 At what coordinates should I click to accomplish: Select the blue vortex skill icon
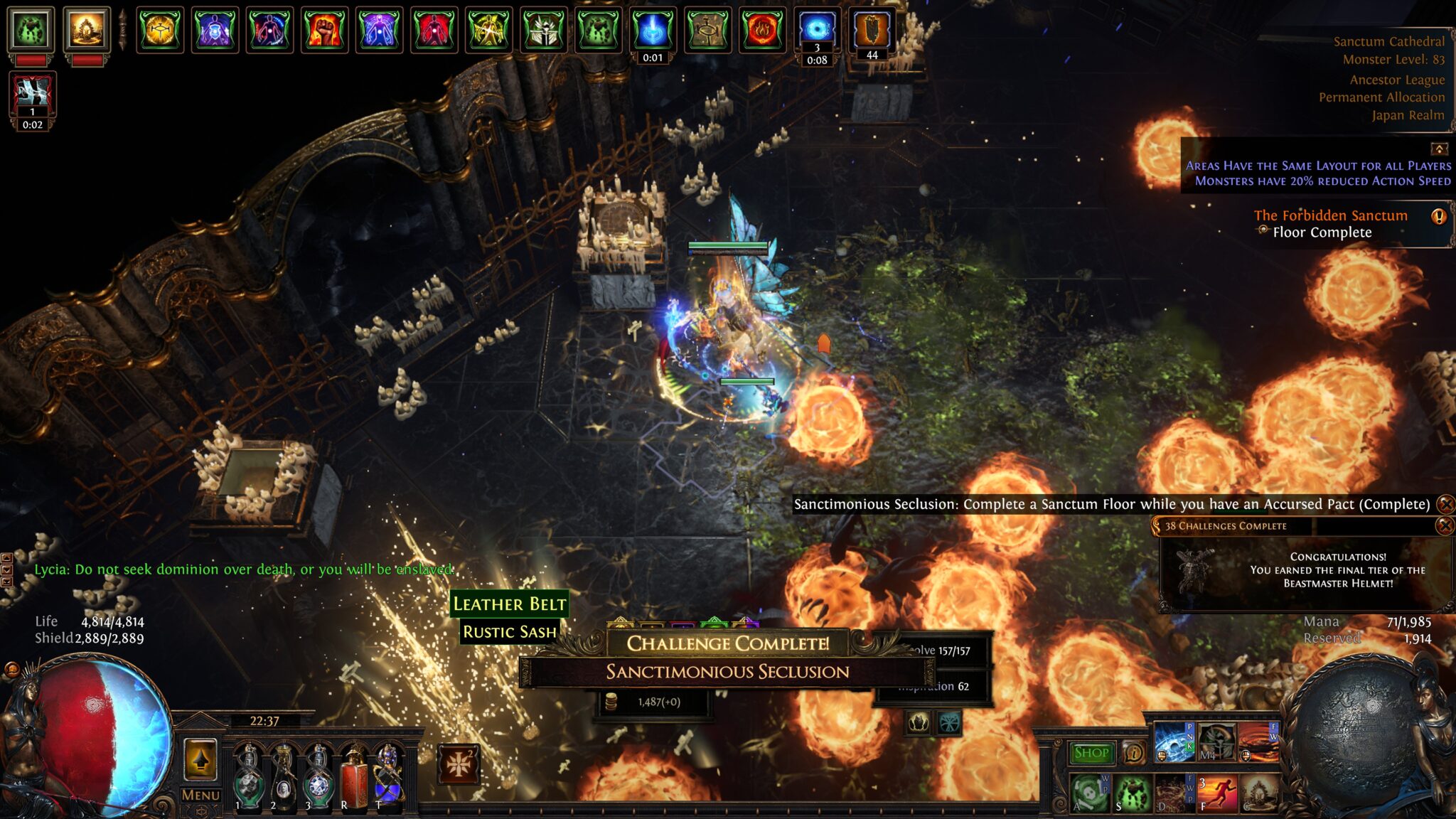[x=1174, y=742]
